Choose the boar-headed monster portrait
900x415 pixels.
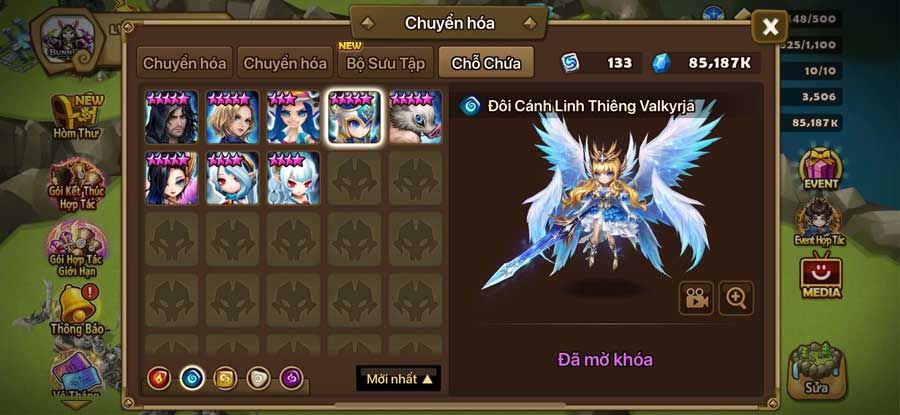pos(415,117)
